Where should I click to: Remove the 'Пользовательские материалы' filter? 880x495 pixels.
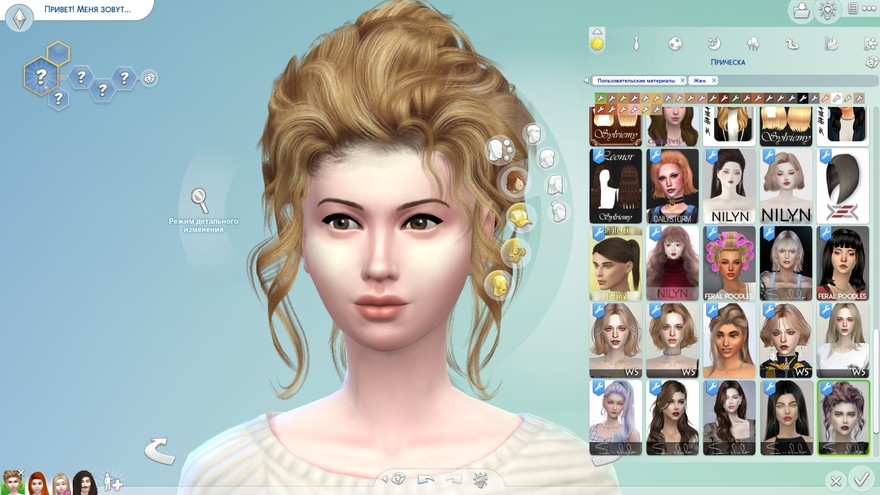[682, 80]
